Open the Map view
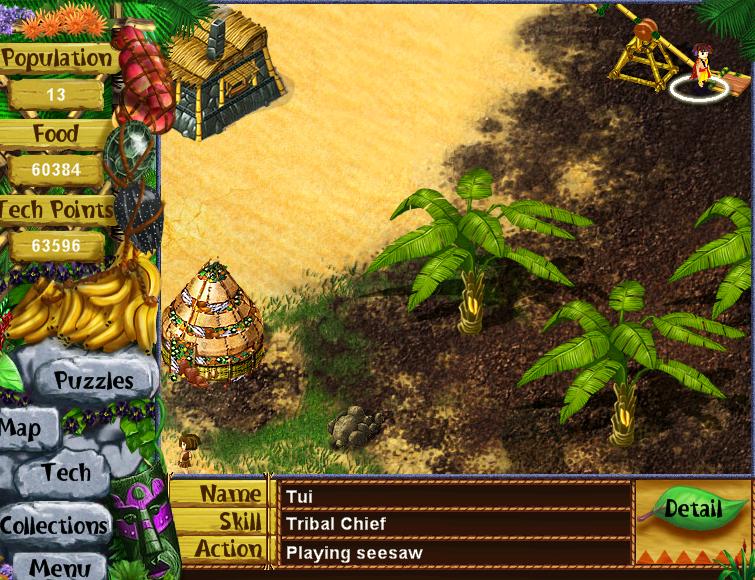 pos(22,430)
